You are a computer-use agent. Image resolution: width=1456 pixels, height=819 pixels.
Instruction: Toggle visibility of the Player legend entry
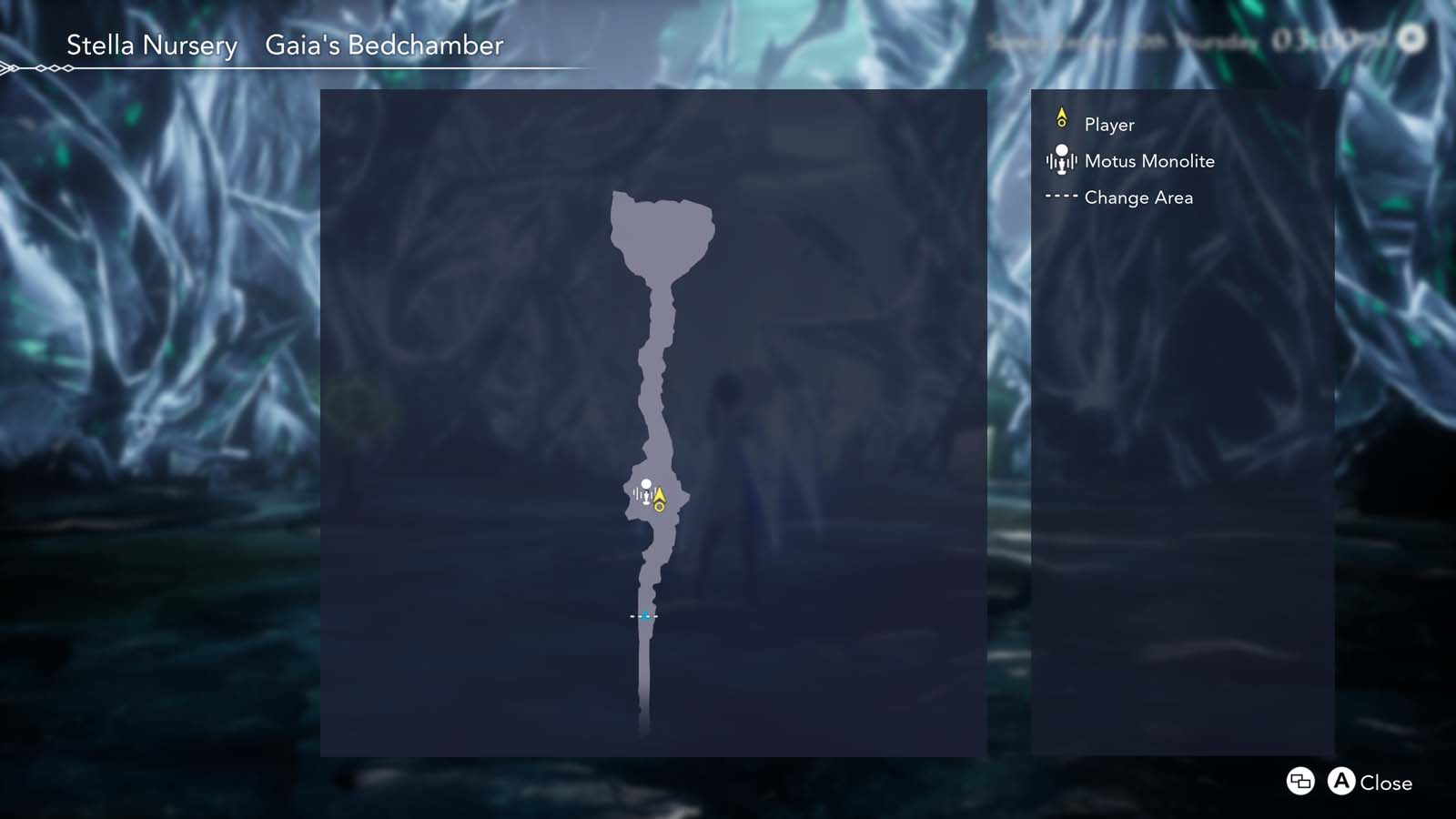tap(1107, 125)
